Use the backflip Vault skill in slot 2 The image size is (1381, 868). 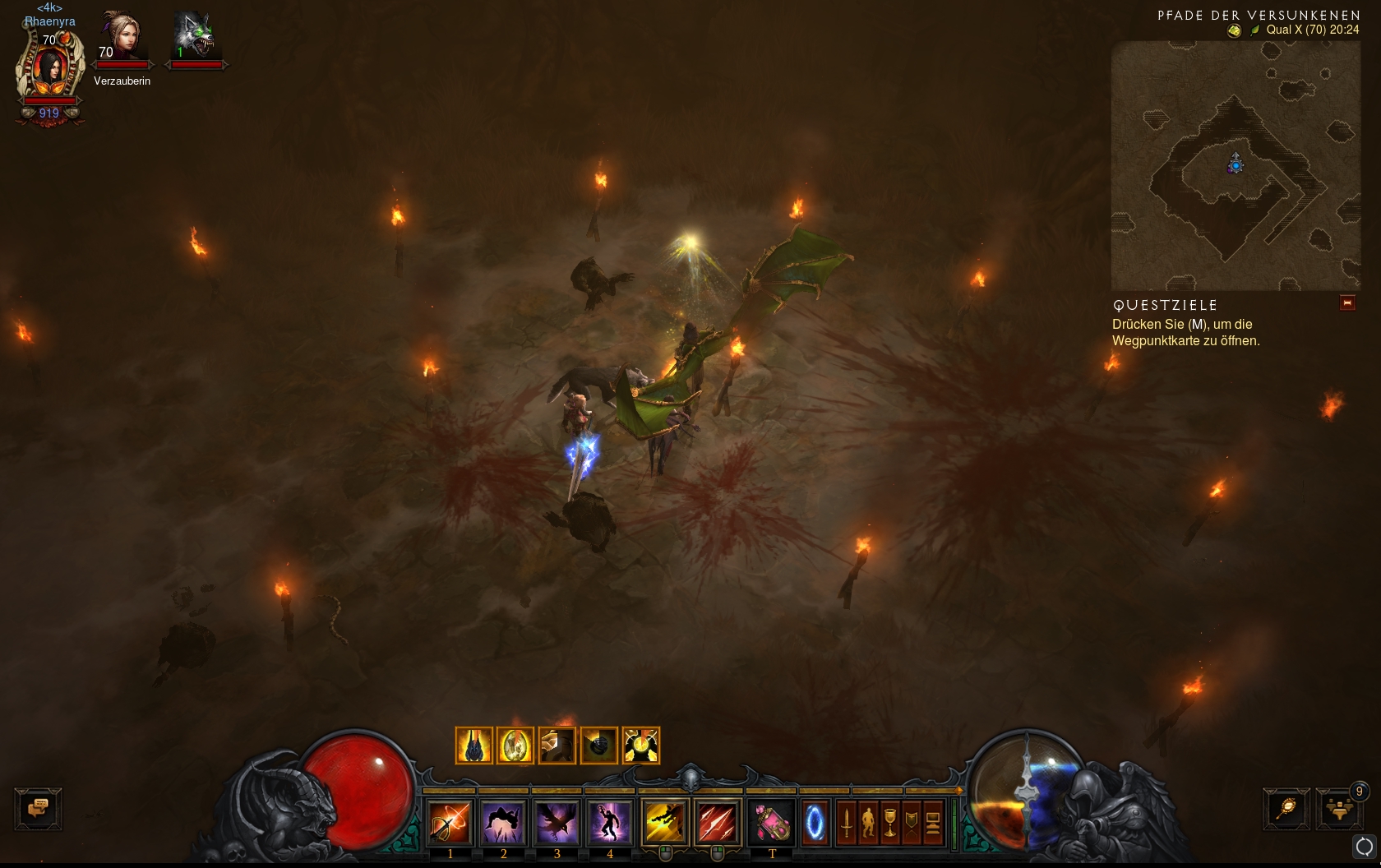(503, 822)
